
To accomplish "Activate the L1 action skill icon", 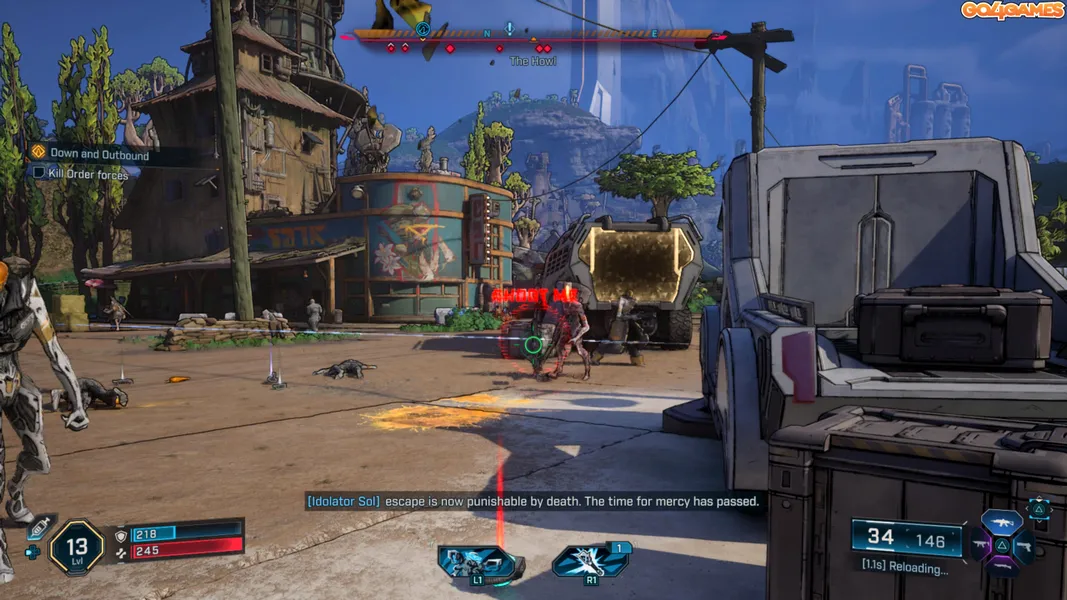I will pos(481,563).
